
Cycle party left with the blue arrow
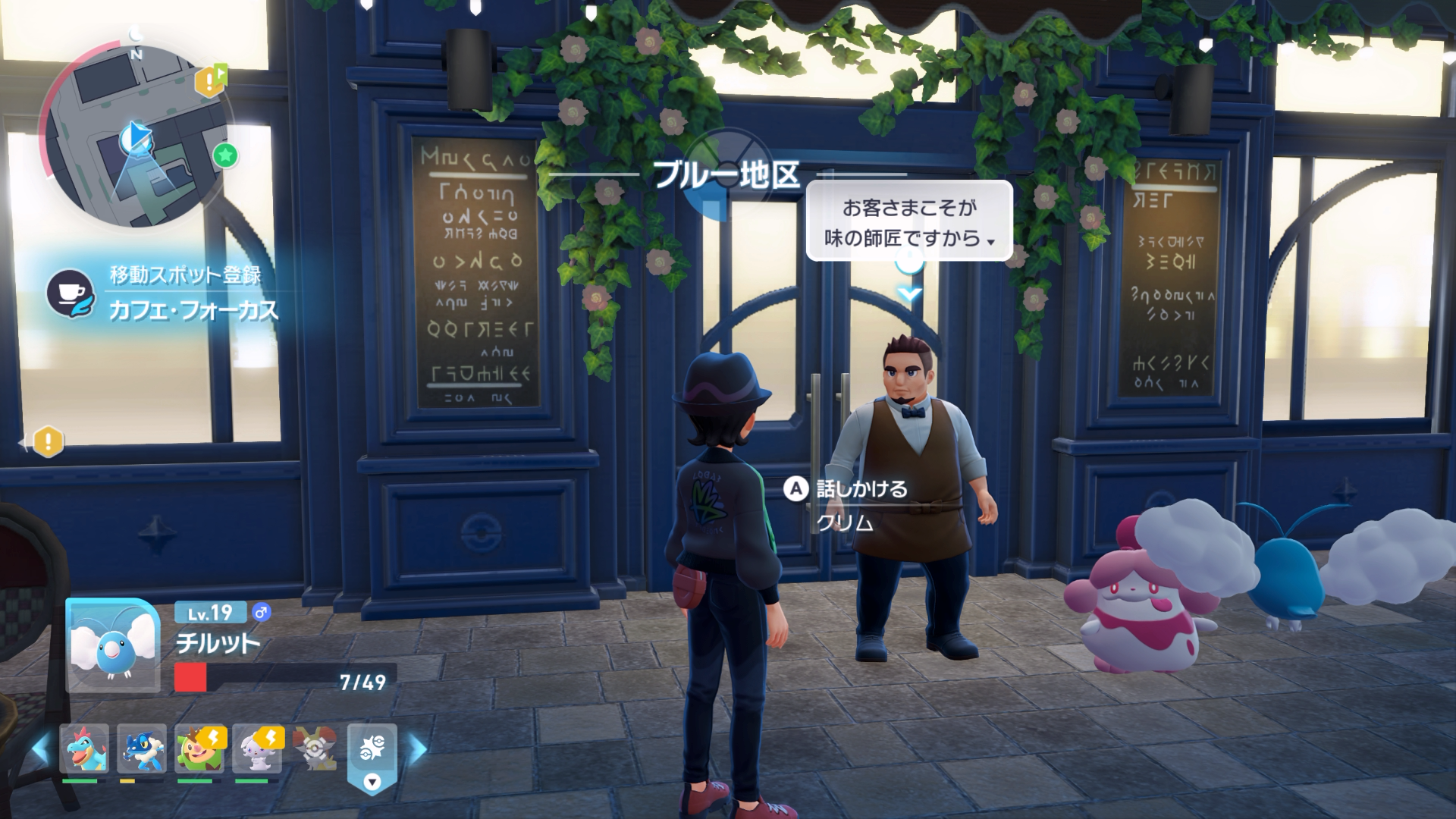(41, 749)
